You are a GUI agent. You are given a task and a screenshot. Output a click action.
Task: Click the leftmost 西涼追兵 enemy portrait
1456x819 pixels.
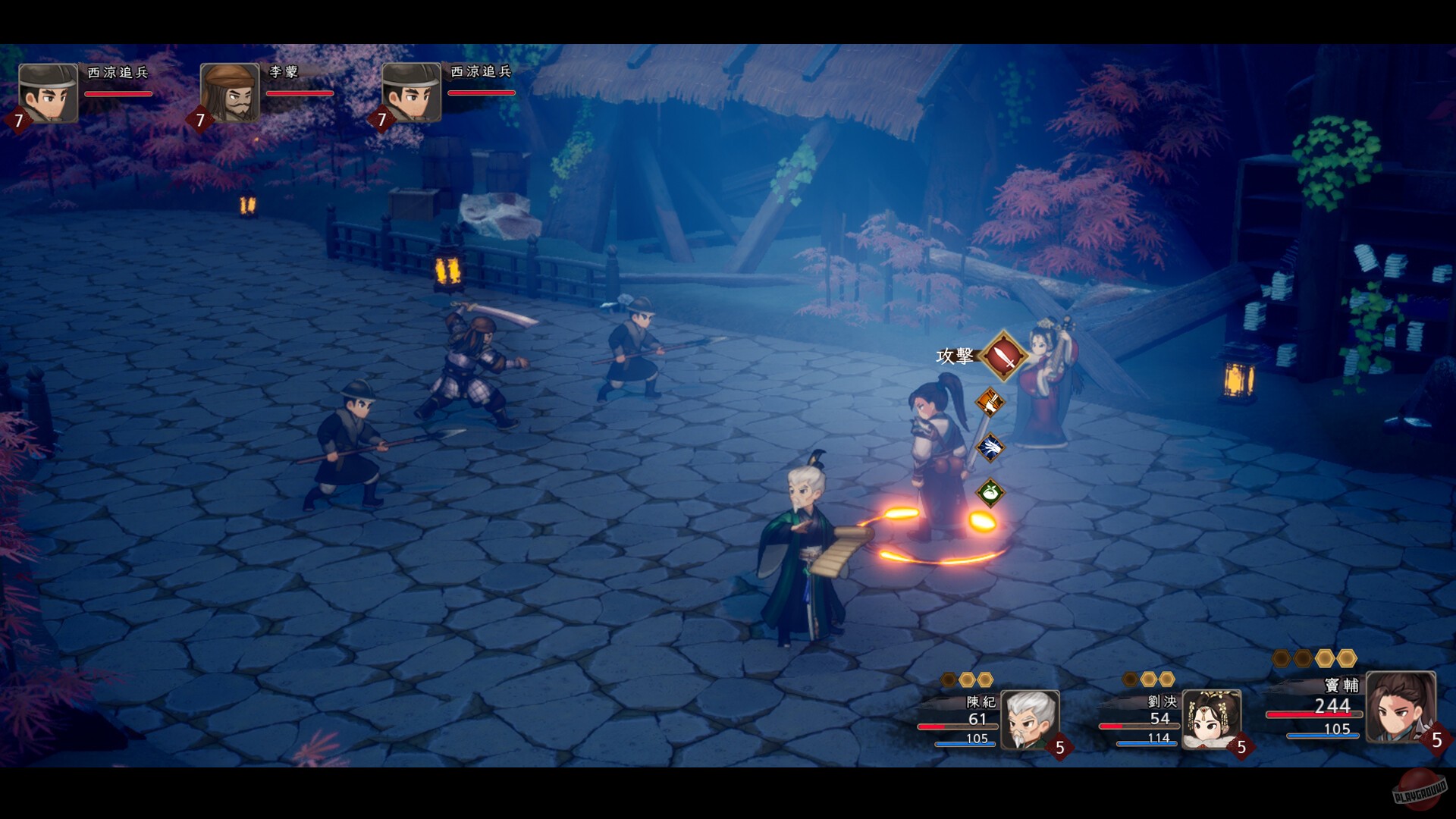coord(47,91)
